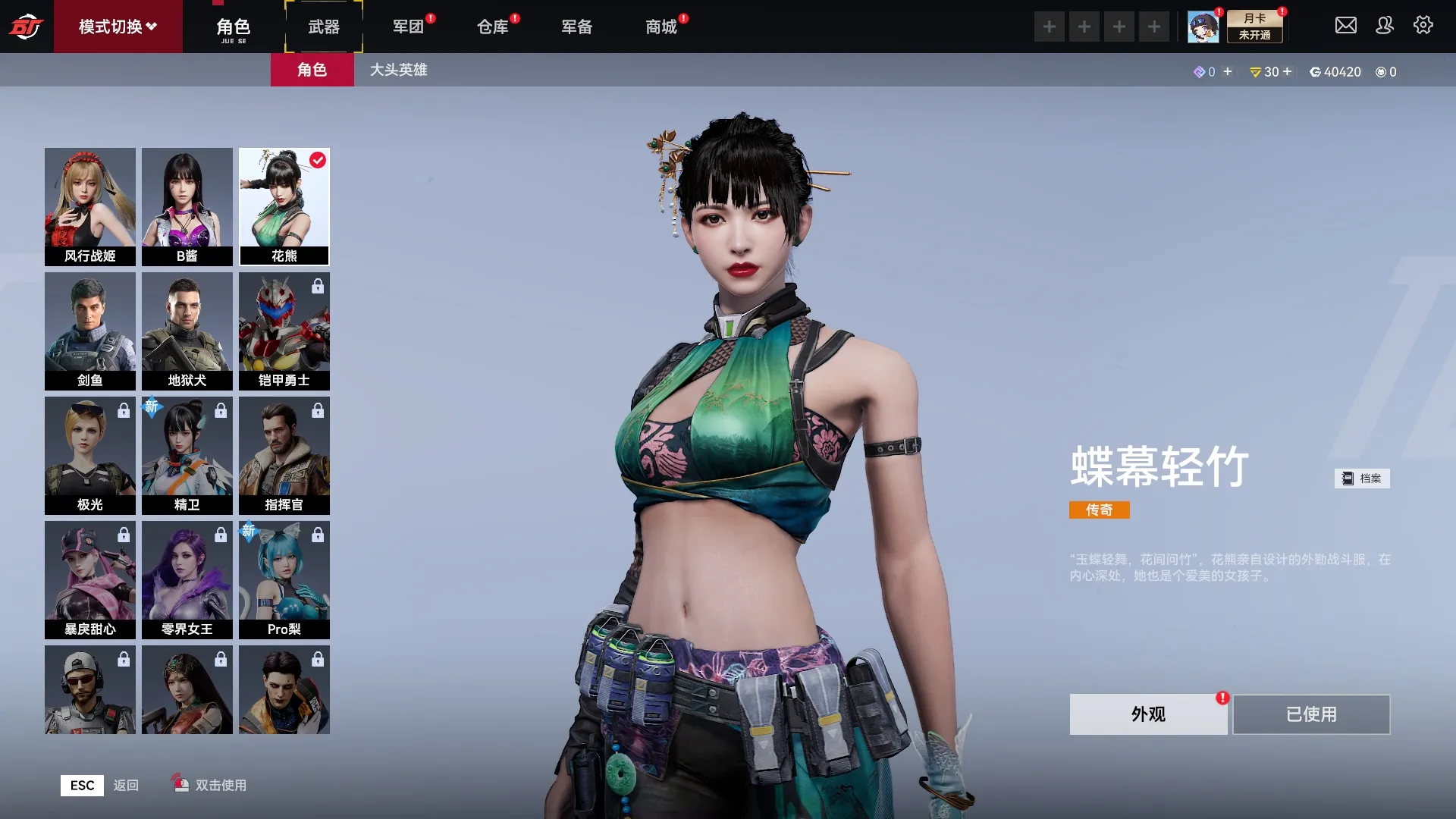Choose the new 精卫 character tile
The width and height of the screenshot is (1456, 819).
187,455
